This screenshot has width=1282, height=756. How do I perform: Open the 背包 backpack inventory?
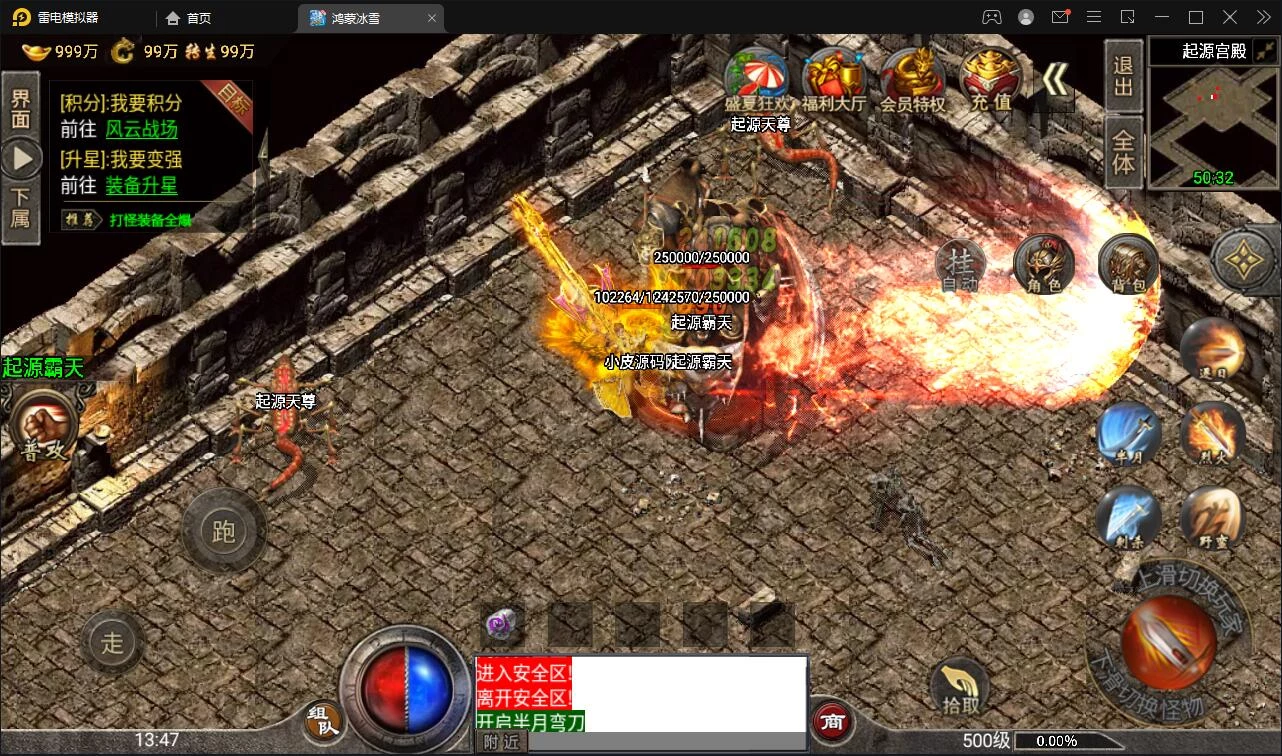tap(1128, 265)
